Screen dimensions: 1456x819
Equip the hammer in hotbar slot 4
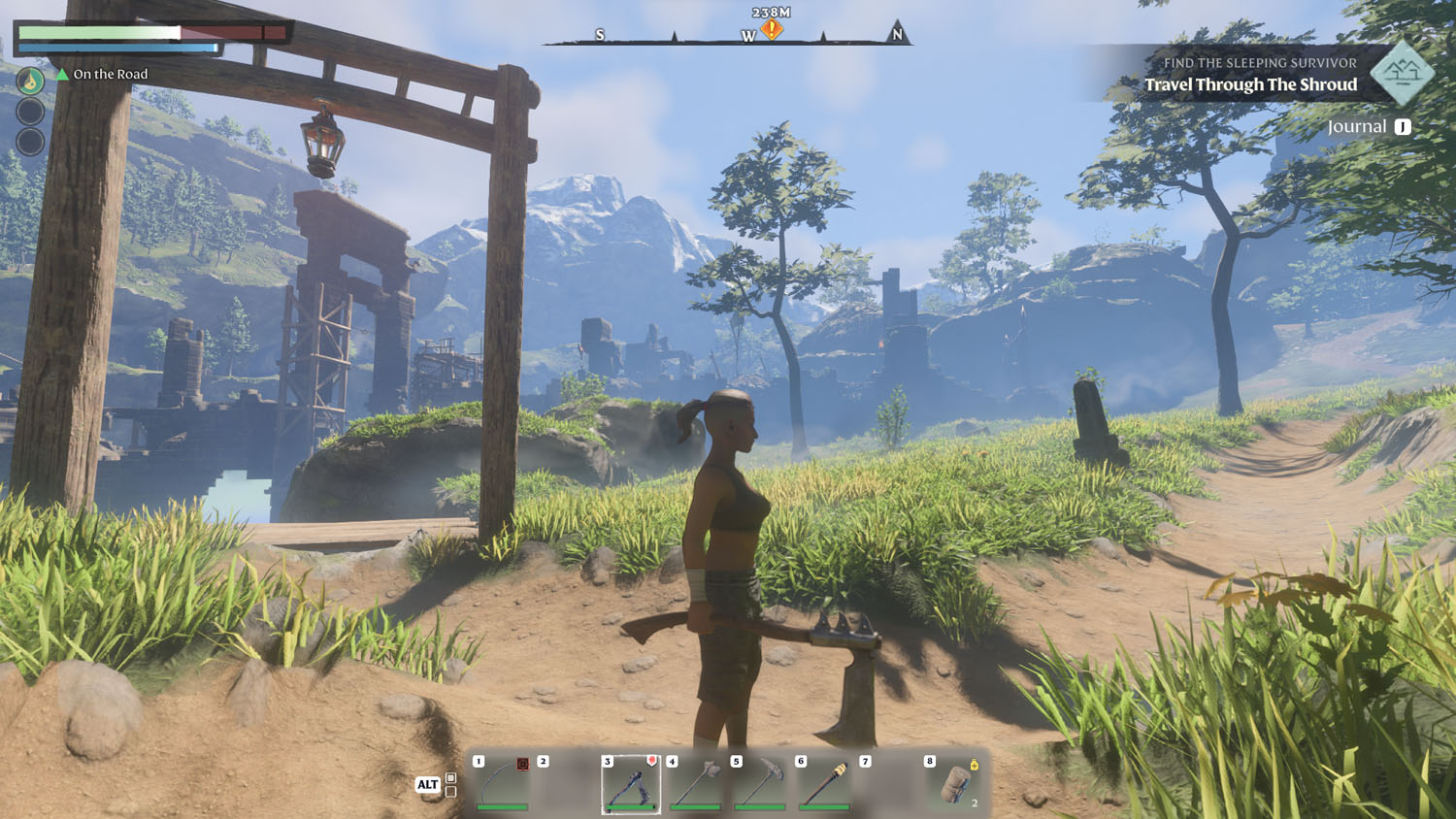695,783
